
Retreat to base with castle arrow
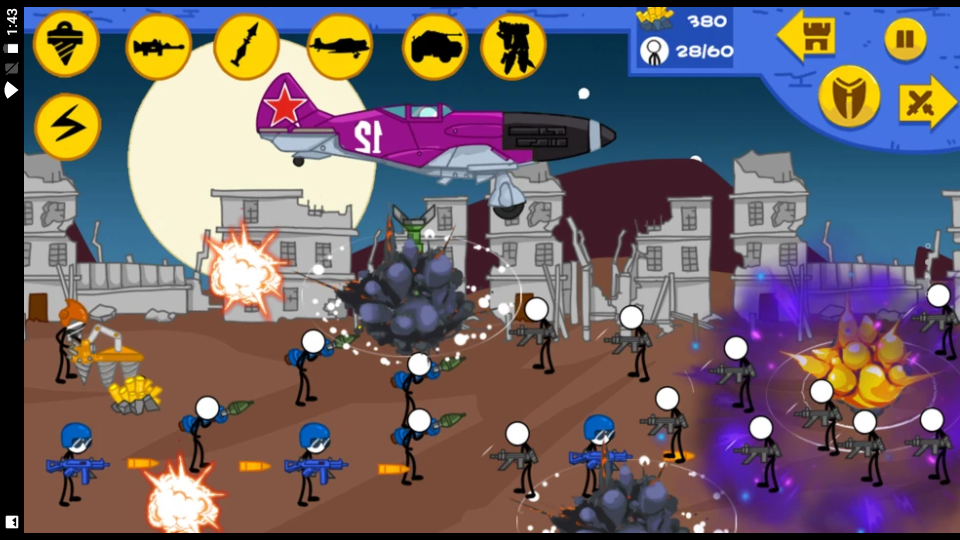coord(806,38)
